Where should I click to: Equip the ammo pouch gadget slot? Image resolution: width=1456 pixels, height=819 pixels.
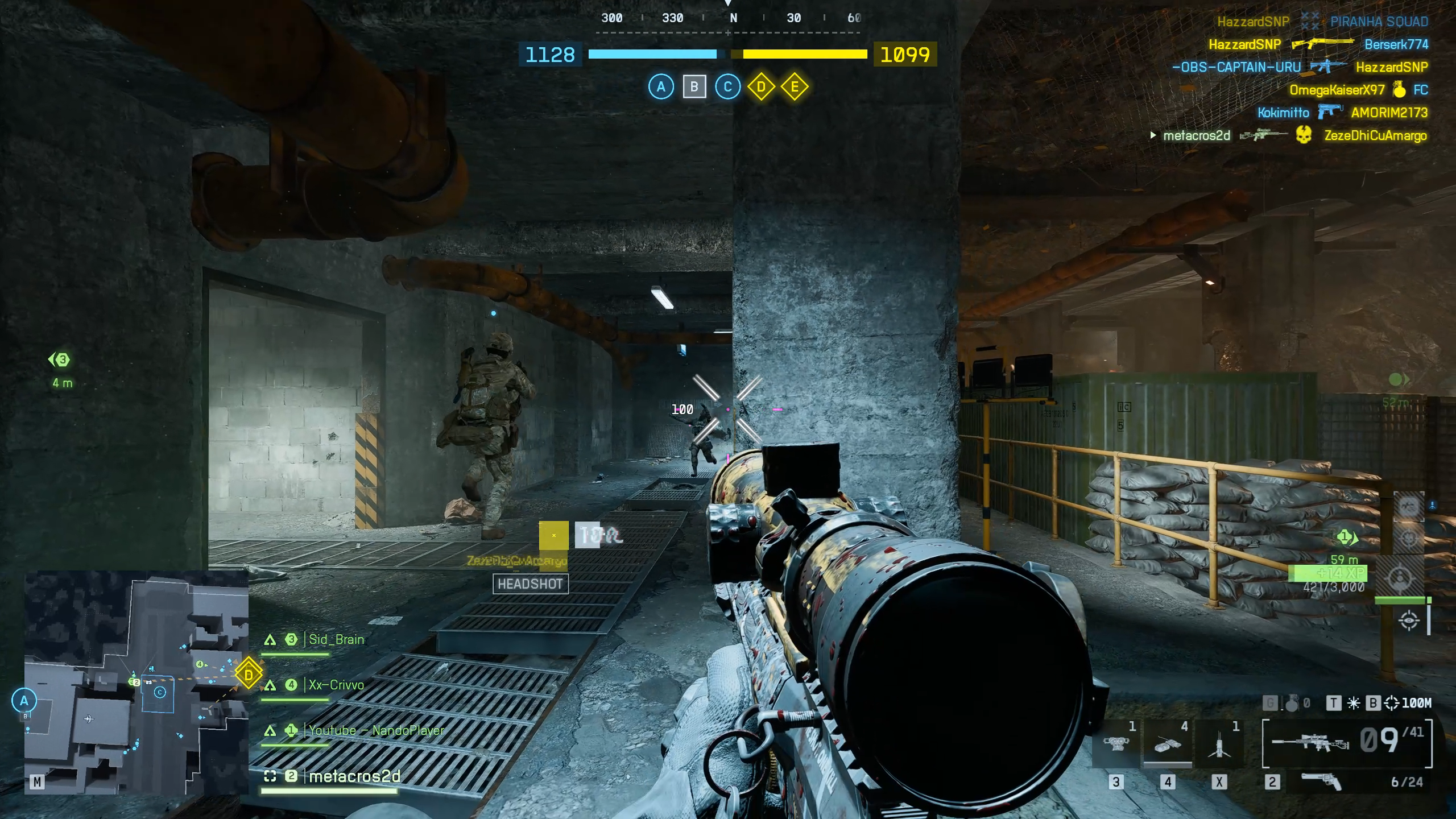(x=1168, y=744)
